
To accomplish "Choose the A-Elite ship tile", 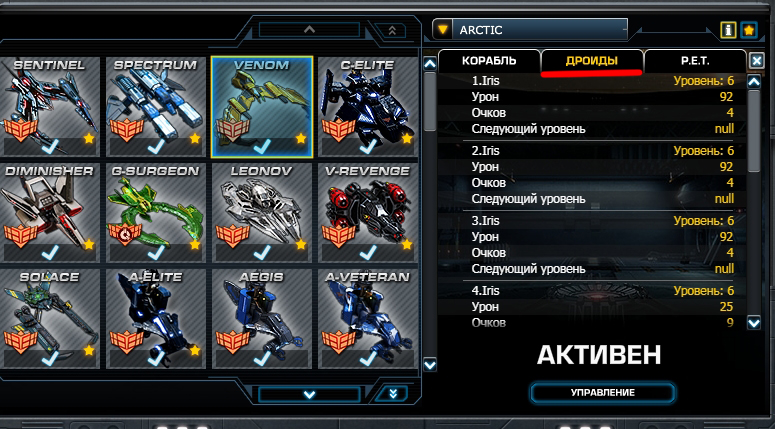I will [x=155, y=313].
